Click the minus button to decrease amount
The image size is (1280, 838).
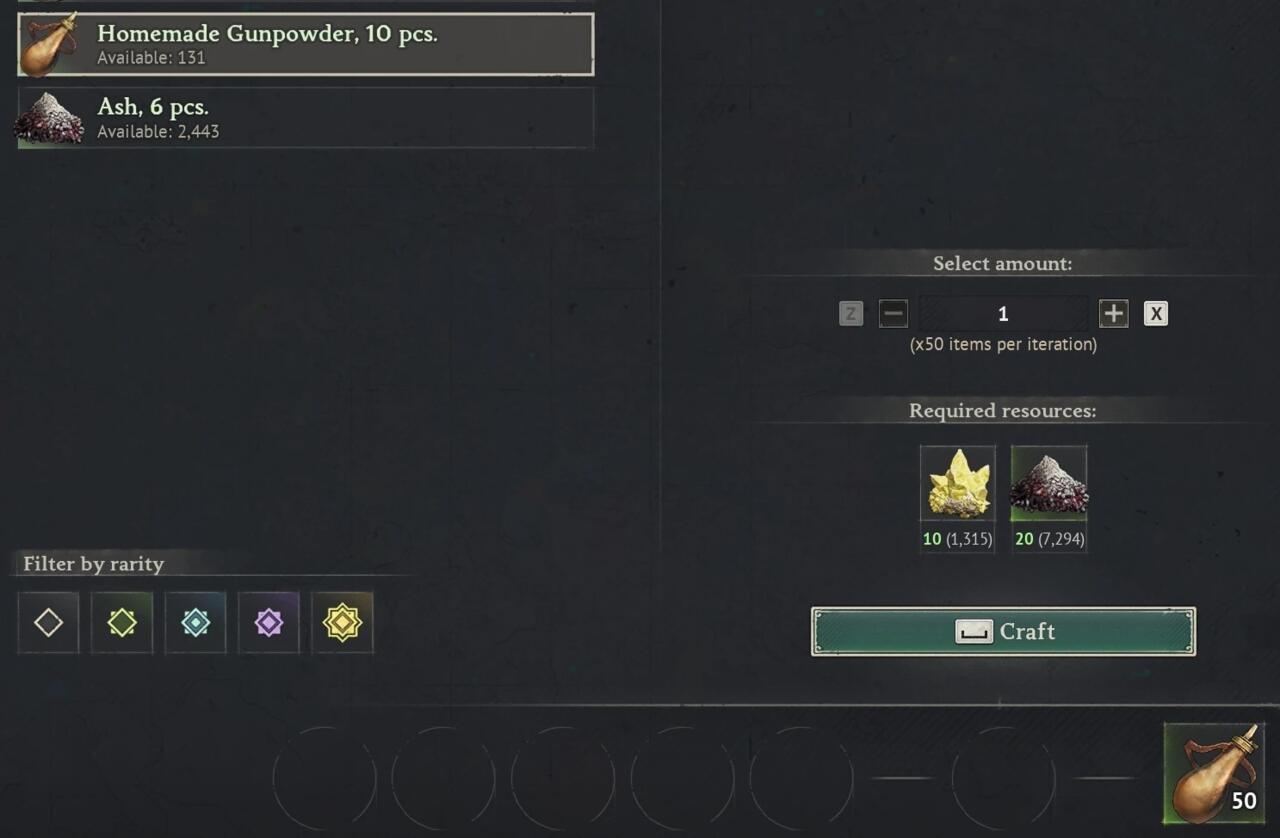point(893,313)
